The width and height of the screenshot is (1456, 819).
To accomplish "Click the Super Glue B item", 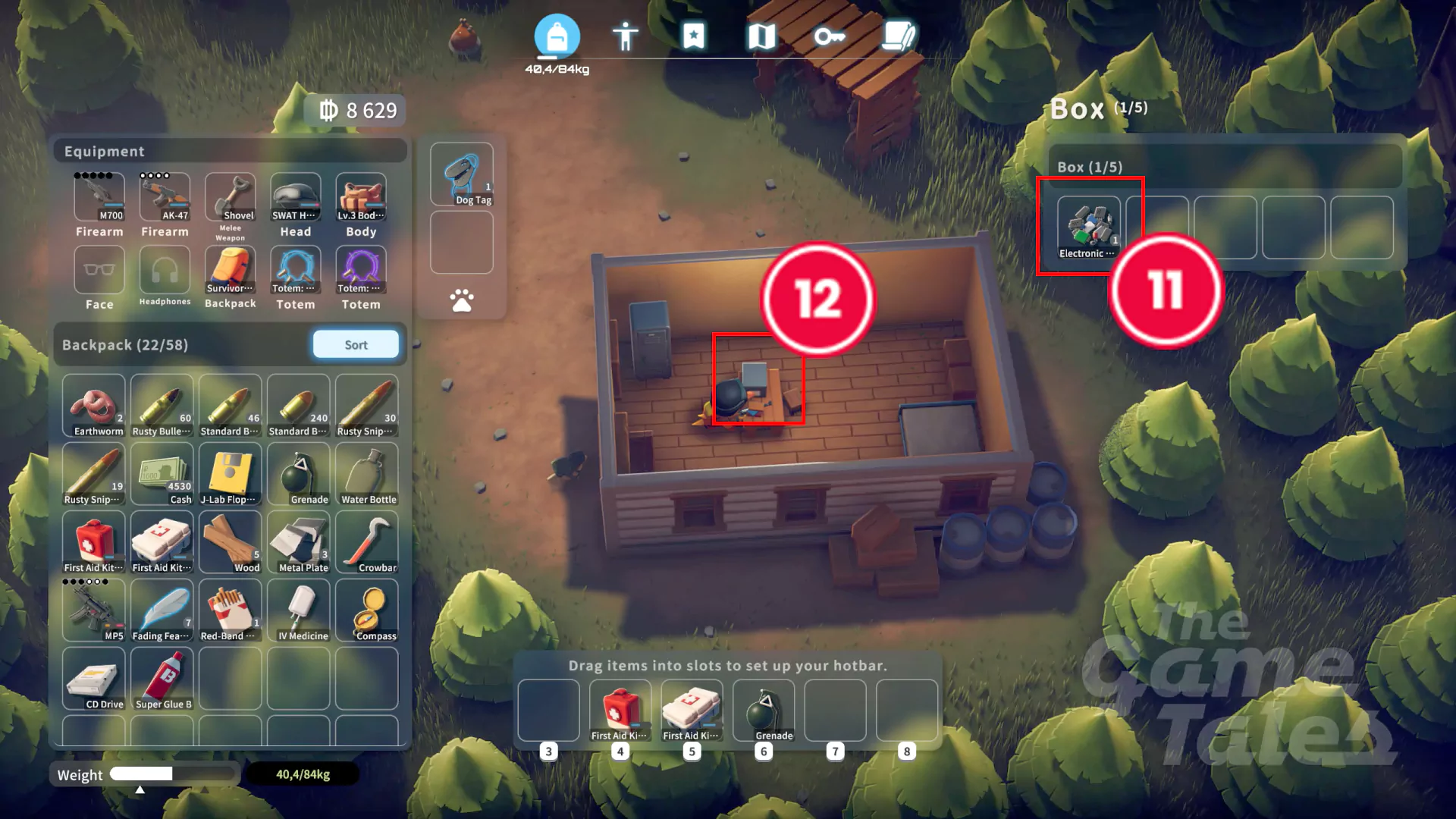I will [162, 679].
